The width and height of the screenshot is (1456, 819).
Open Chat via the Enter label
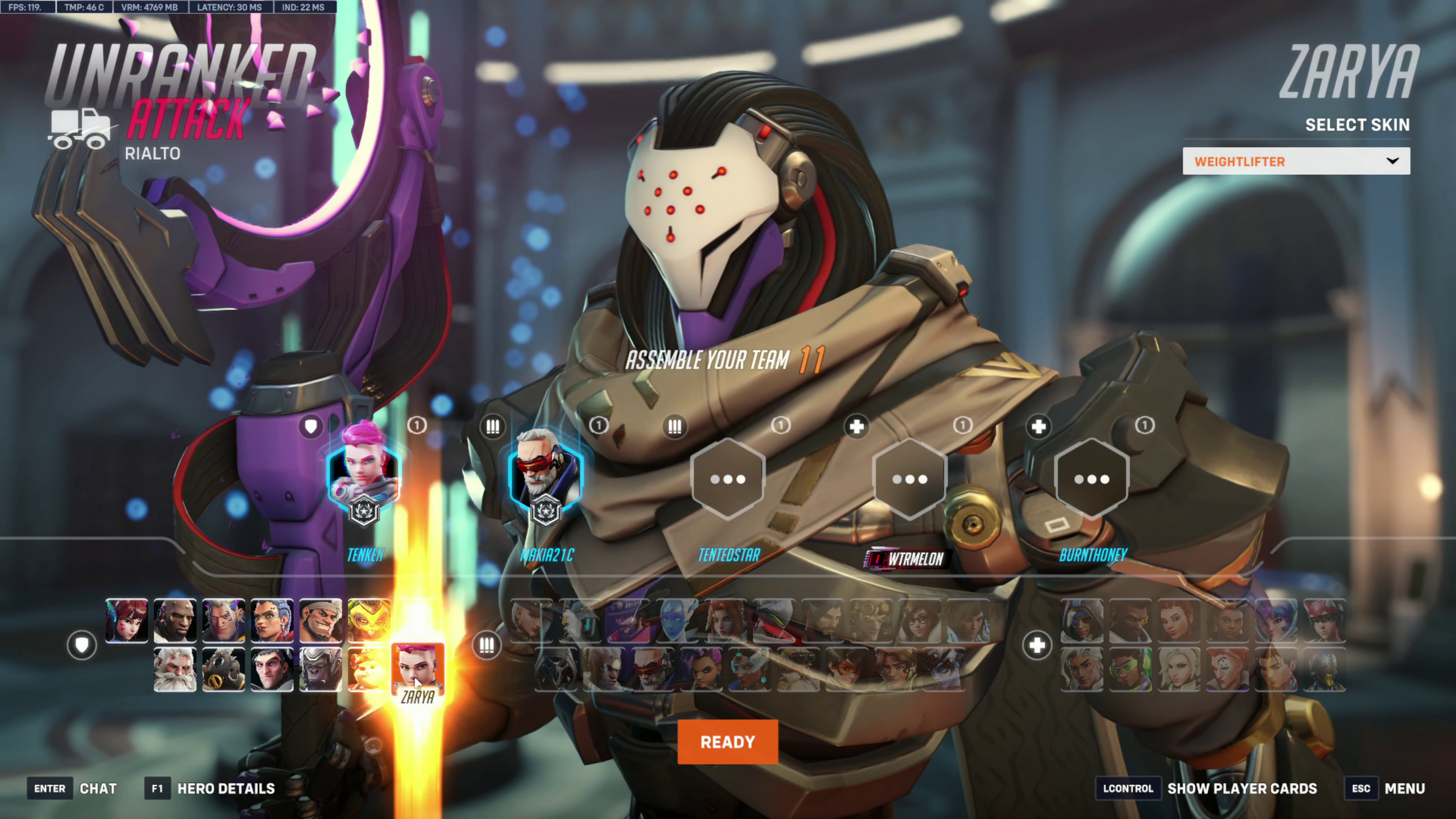point(50,788)
